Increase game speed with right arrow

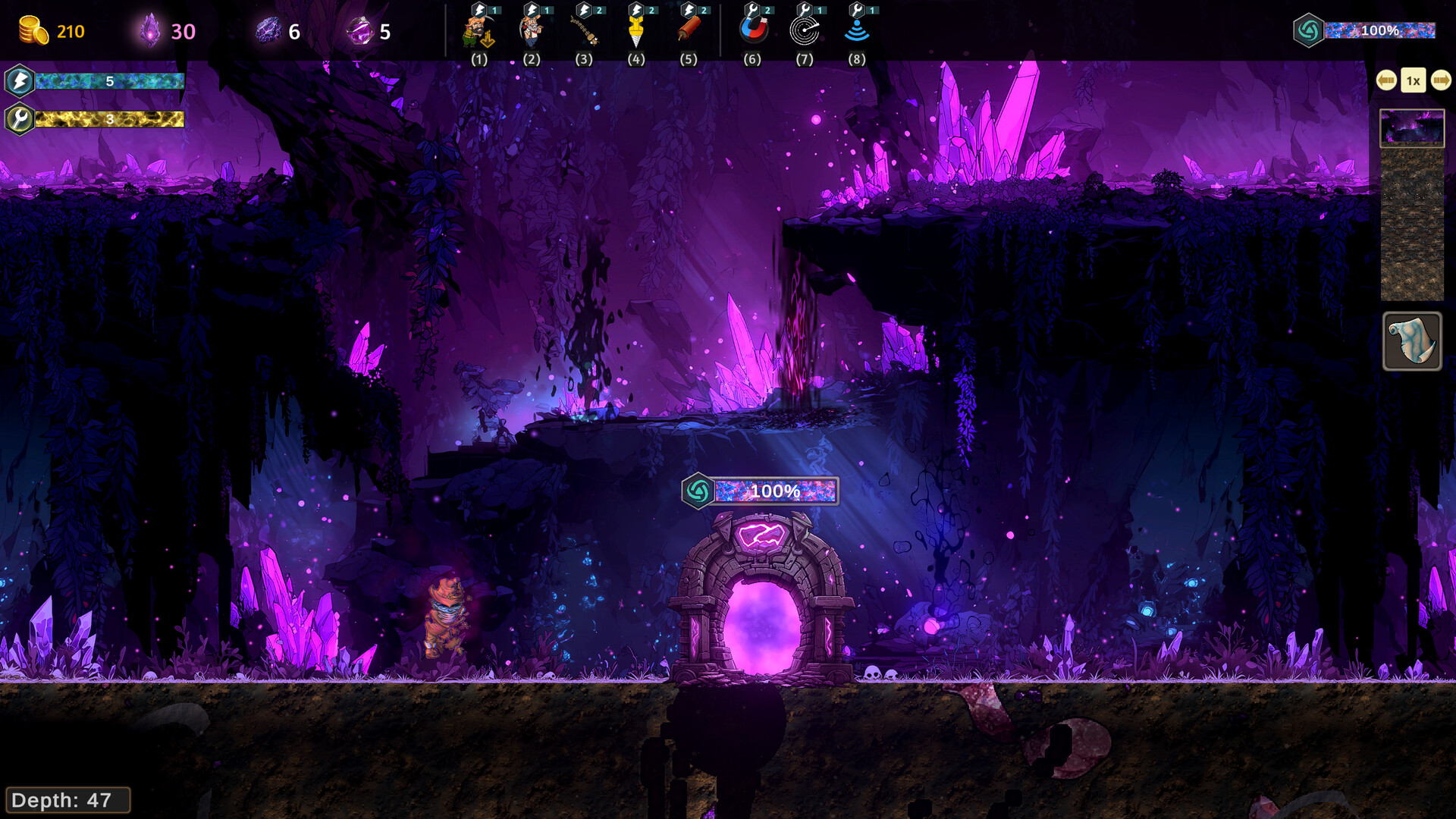click(x=1441, y=80)
